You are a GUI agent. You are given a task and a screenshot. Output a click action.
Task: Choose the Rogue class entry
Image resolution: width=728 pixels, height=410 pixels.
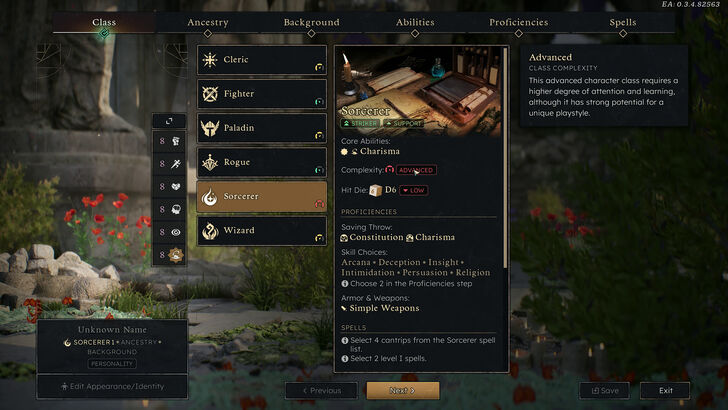point(262,162)
